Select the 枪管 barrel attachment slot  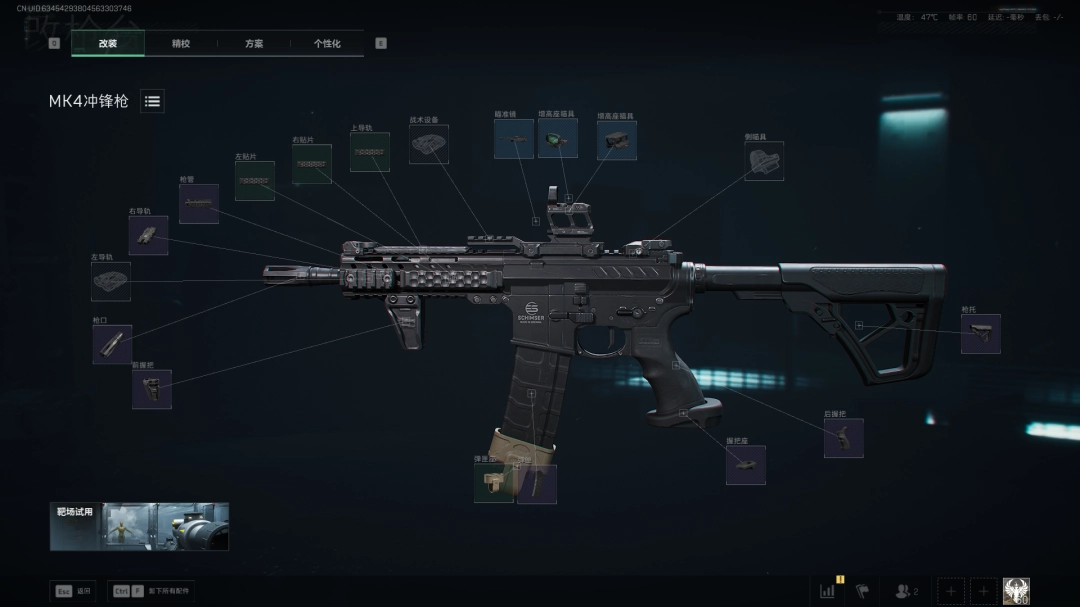(199, 204)
